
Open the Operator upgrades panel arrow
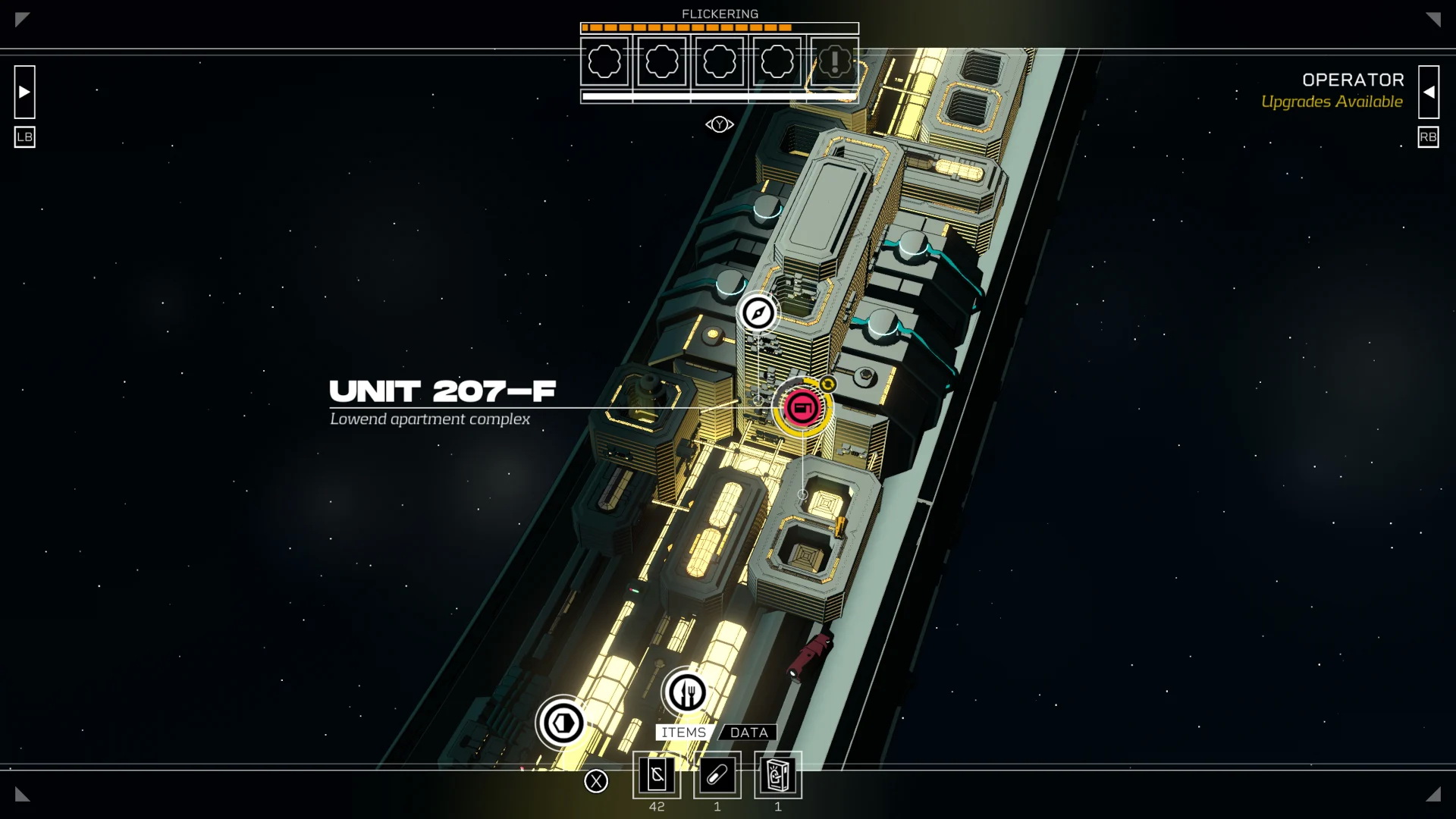pos(1428,92)
